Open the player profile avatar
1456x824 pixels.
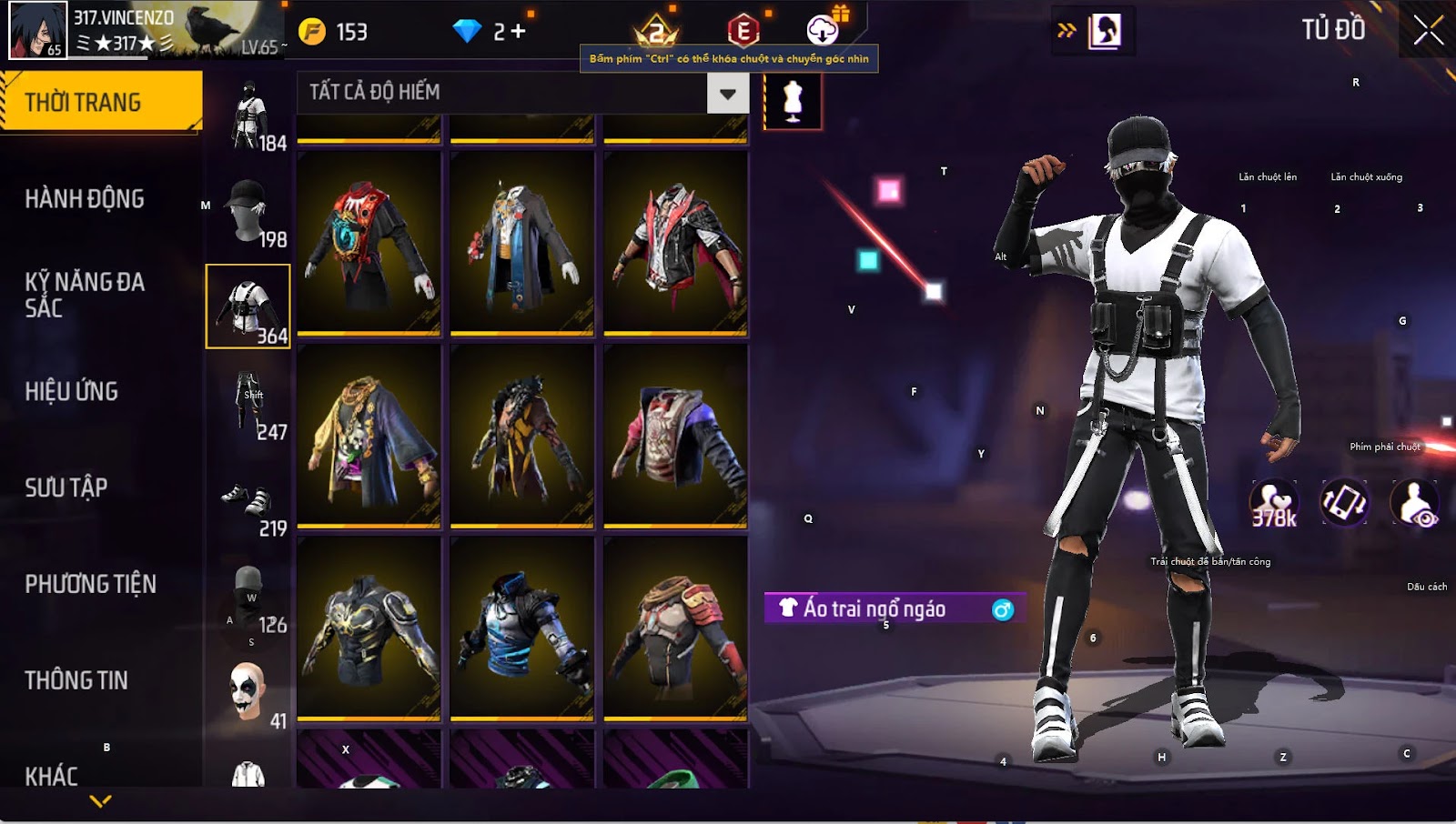click(38, 30)
